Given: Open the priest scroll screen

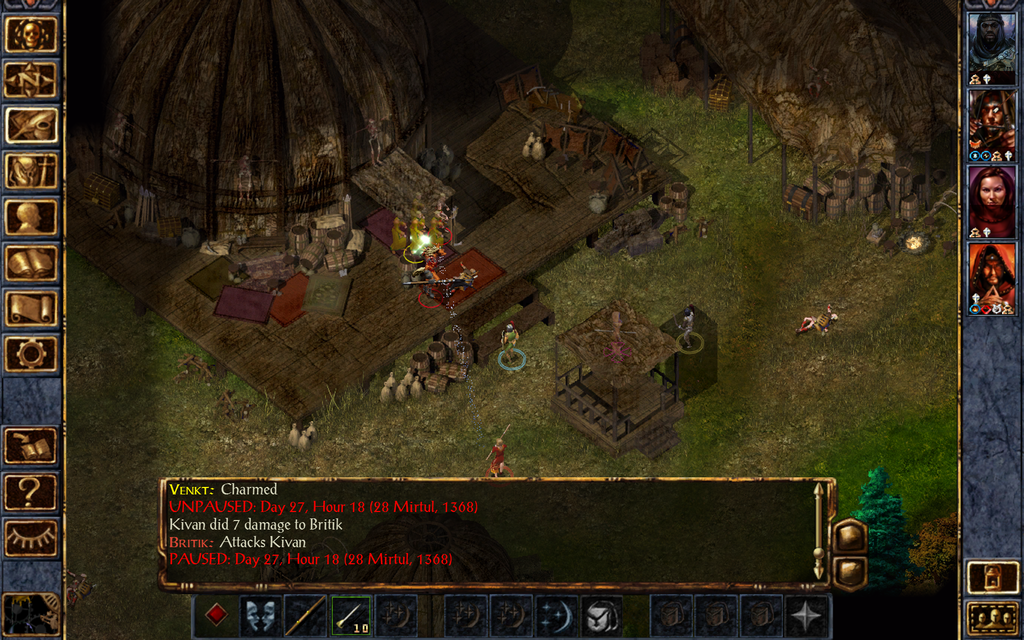Looking at the screenshot, I should (30, 308).
